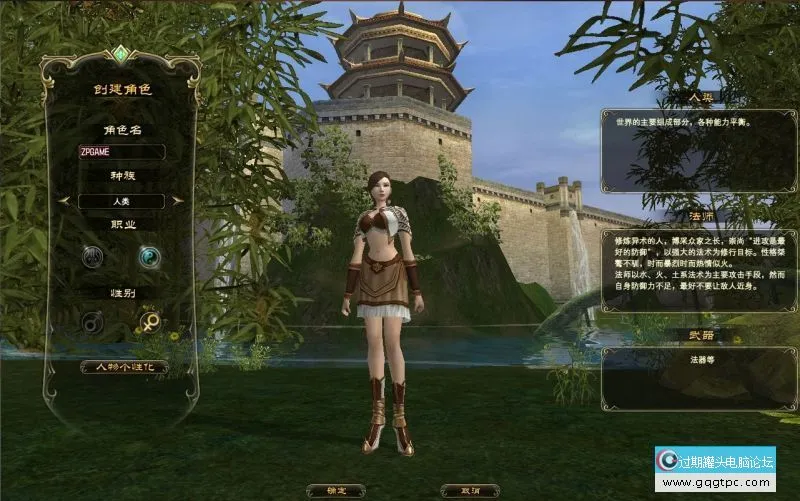Click the character name input field
The height and width of the screenshot is (501, 800).
pos(122,153)
